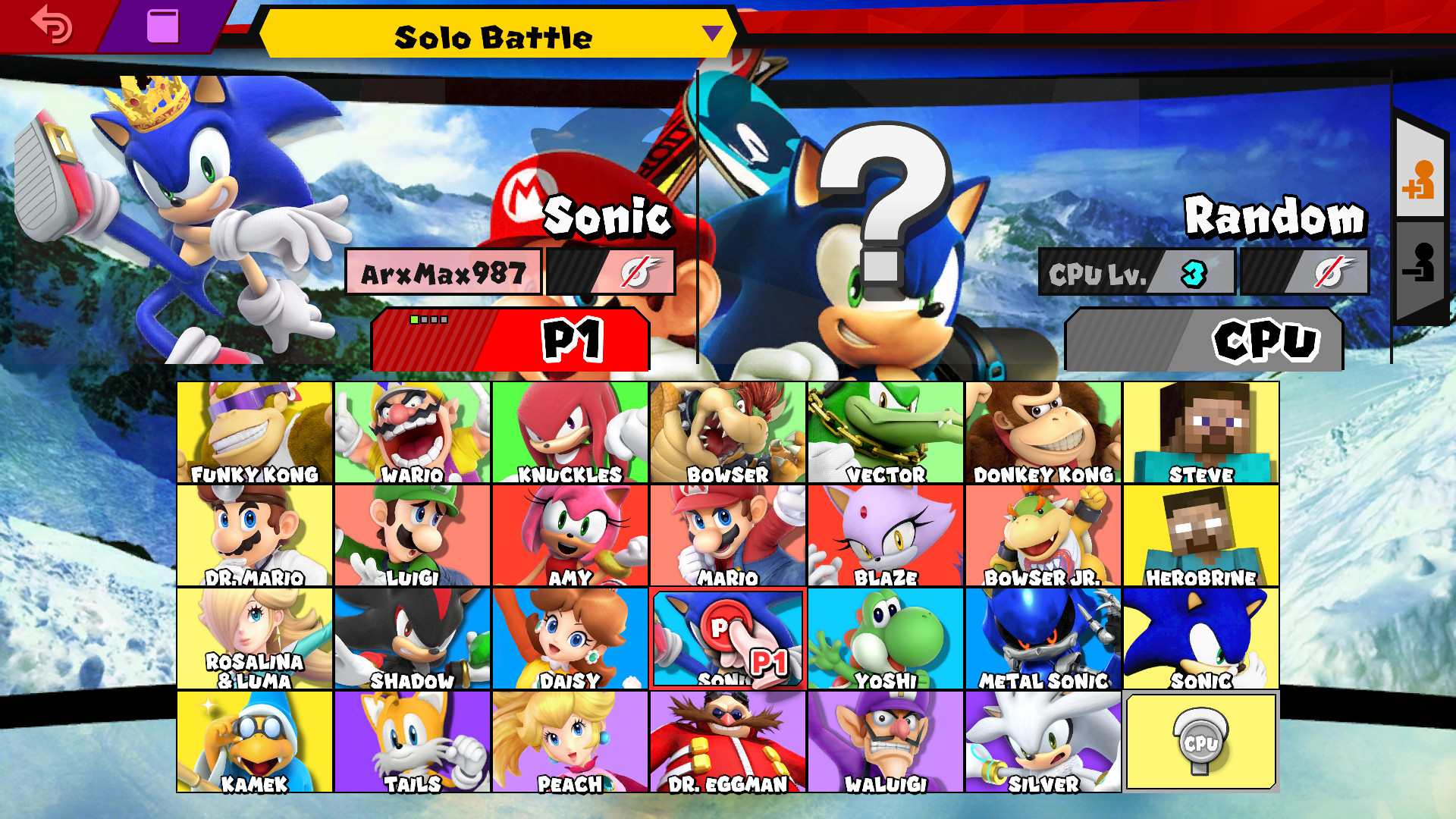Image resolution: width=1456 pixels, height=819 pixels.
Task: Pick Metal Sonic as a fighter
Action: pos(1043,637)
